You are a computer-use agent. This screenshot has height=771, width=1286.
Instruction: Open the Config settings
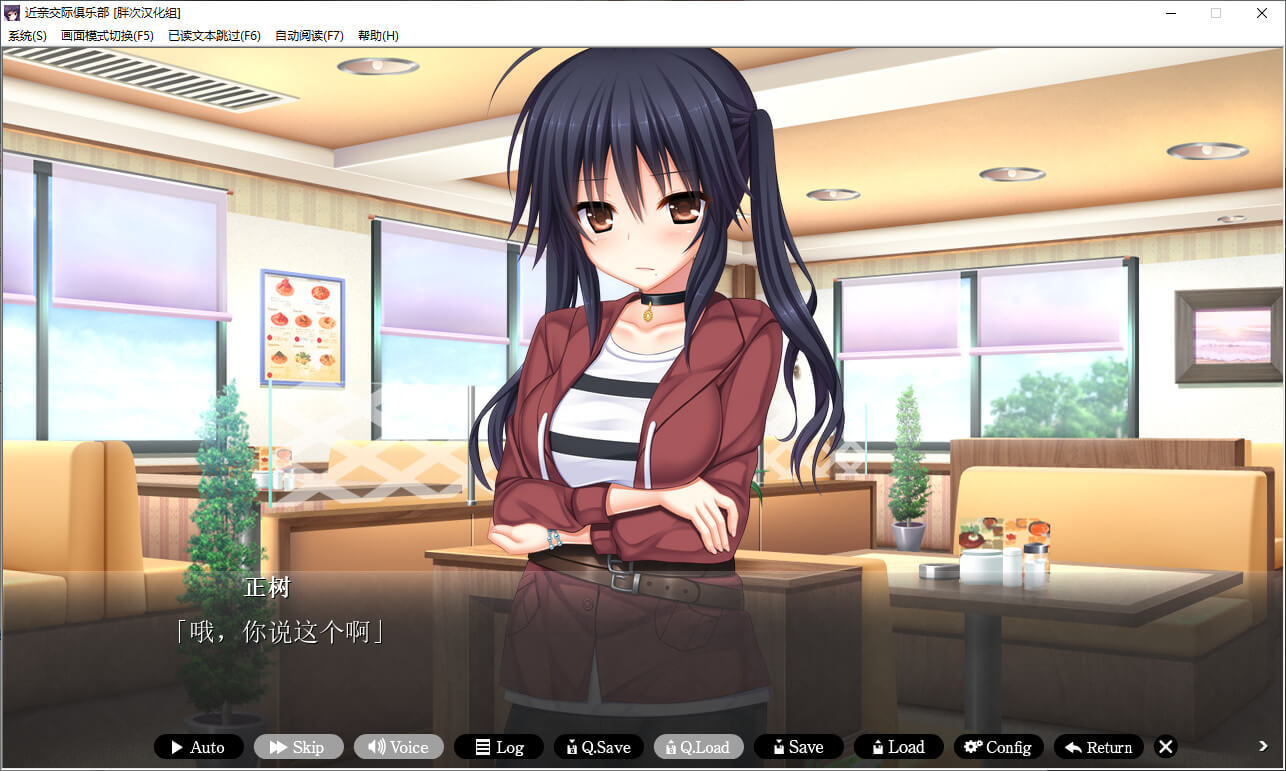click(998, 747)
